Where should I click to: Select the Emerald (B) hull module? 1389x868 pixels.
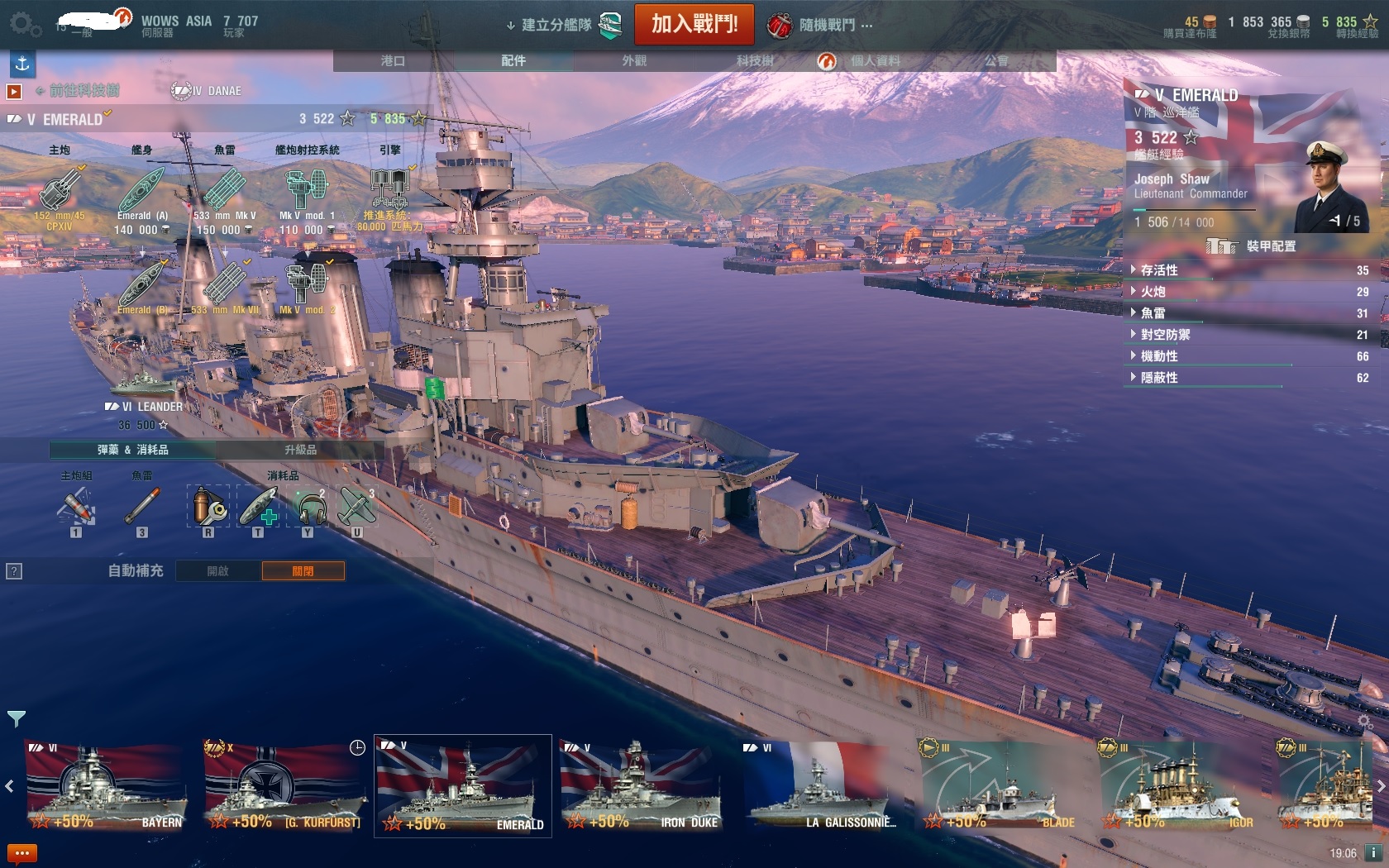point(142,286)
